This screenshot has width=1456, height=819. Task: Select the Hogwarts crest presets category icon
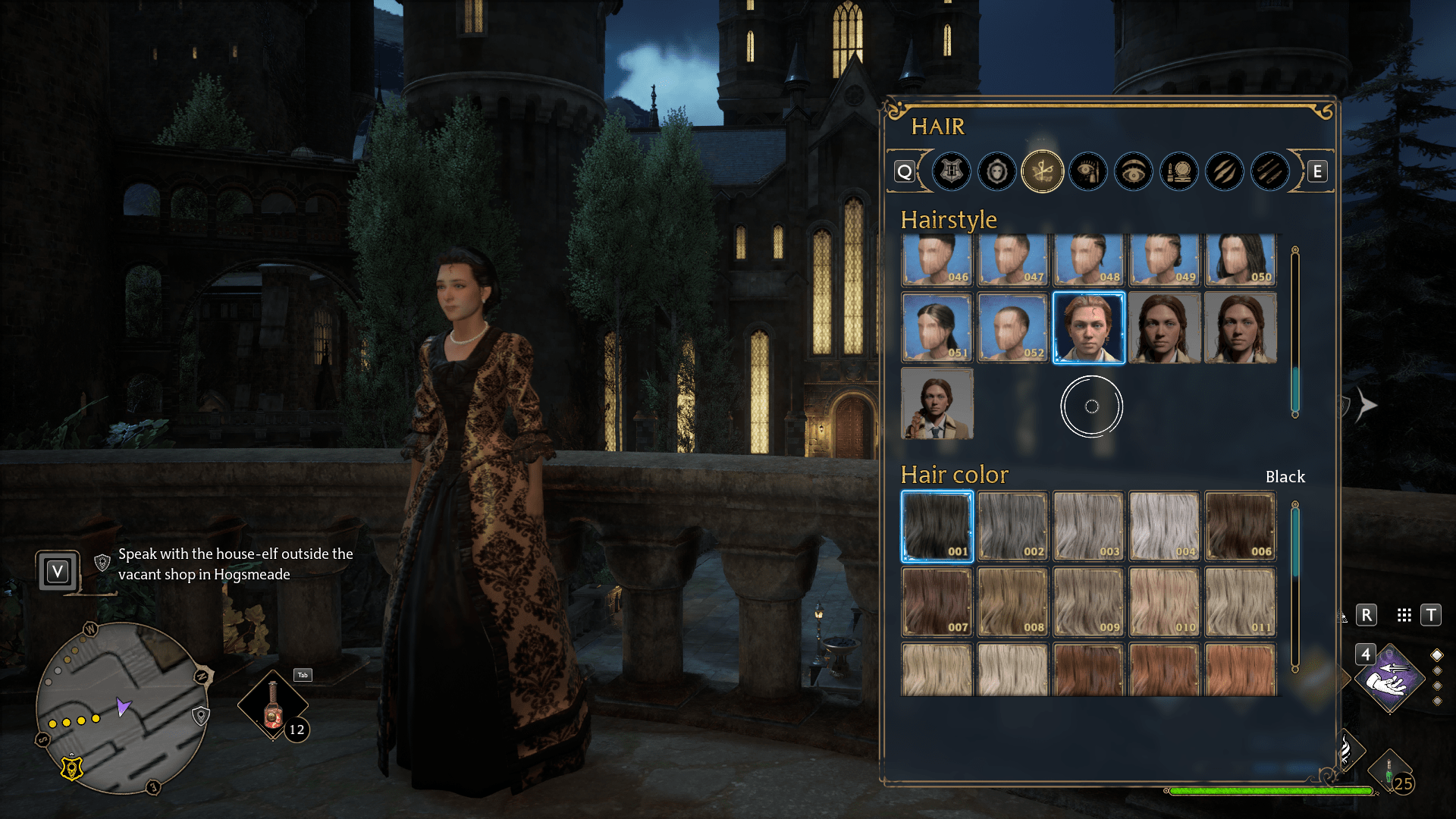(x=952, y=171)
